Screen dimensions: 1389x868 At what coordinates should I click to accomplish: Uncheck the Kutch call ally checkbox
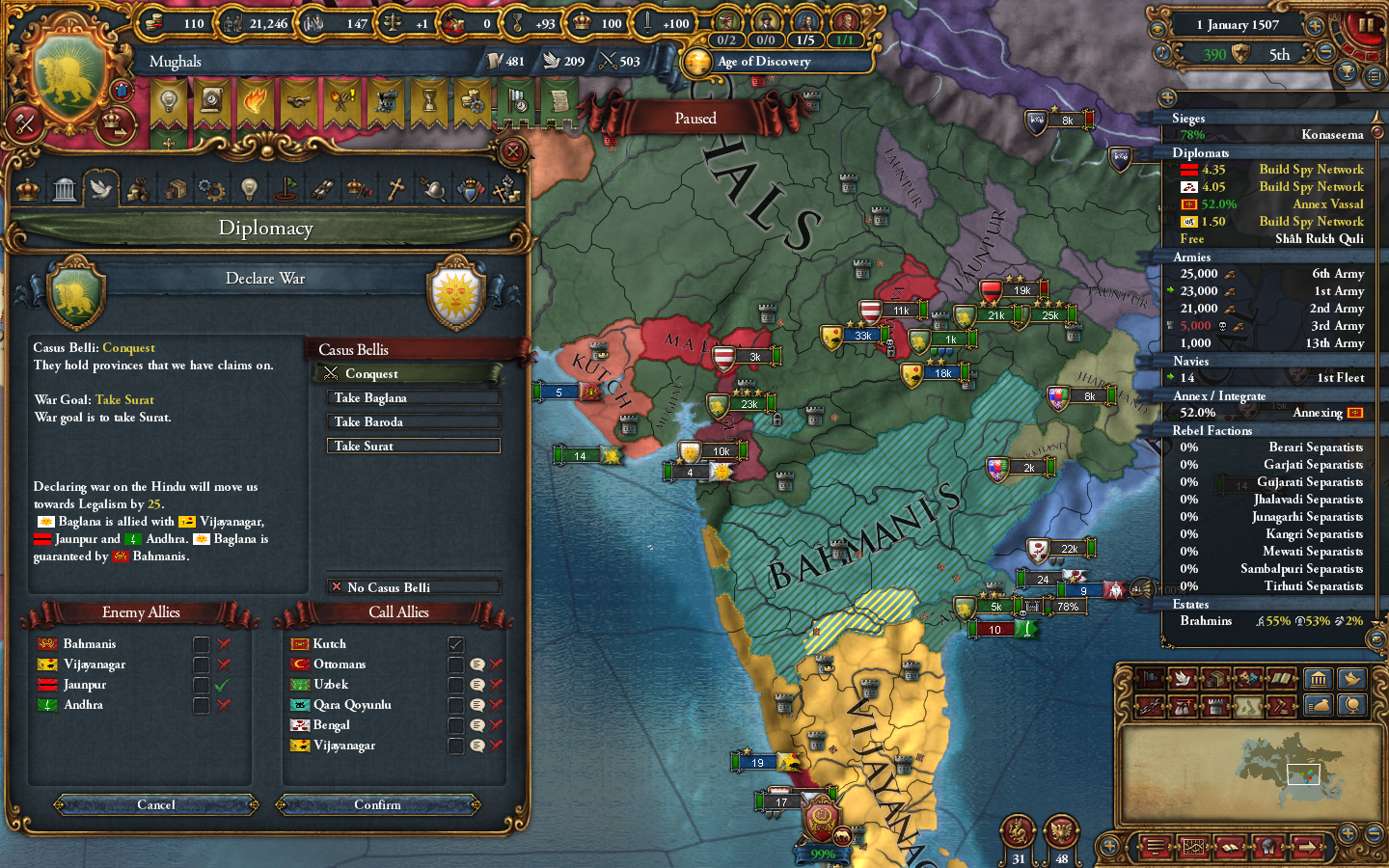click(454, 643)
